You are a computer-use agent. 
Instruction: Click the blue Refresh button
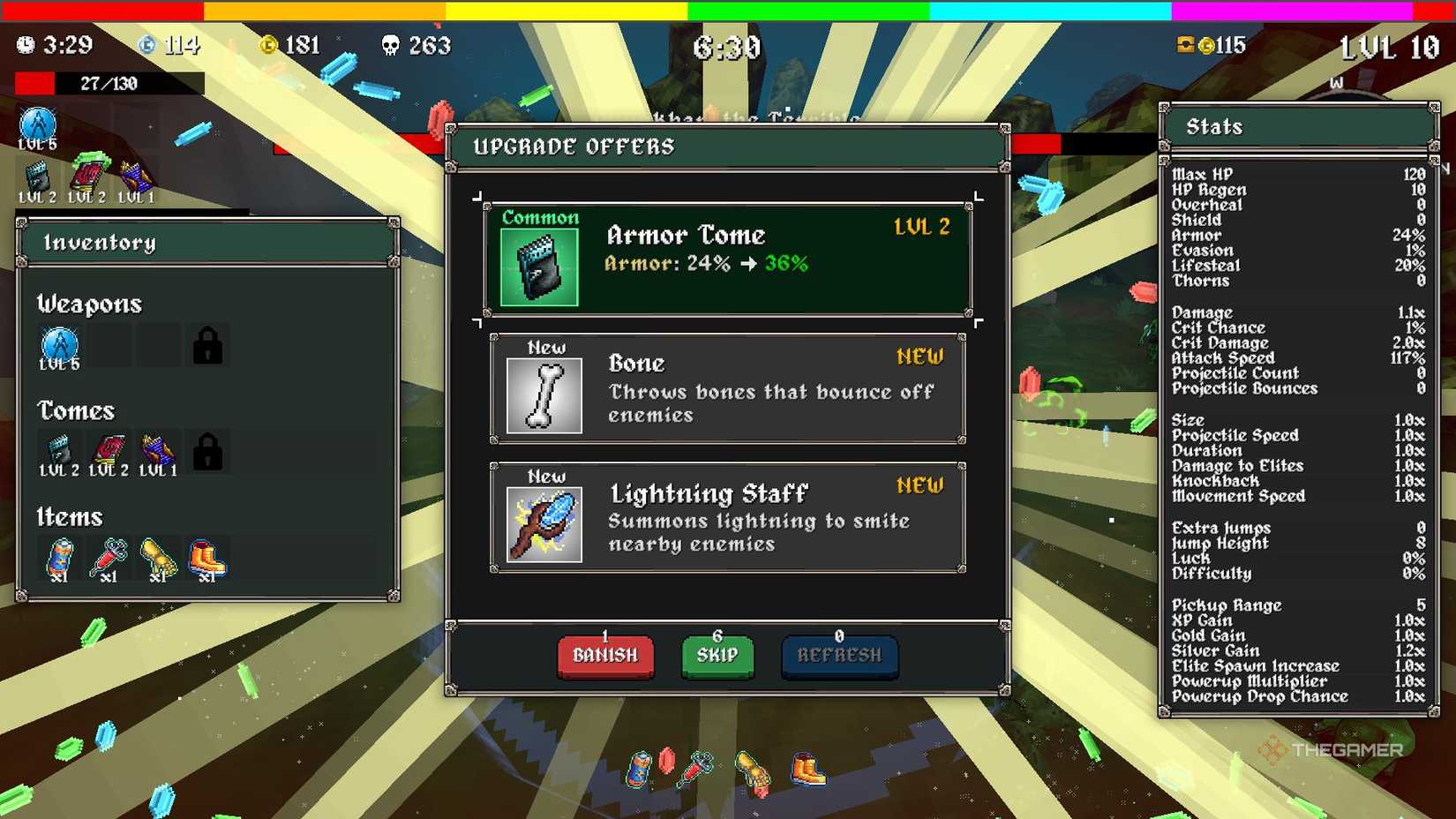(x=839, y=656)
